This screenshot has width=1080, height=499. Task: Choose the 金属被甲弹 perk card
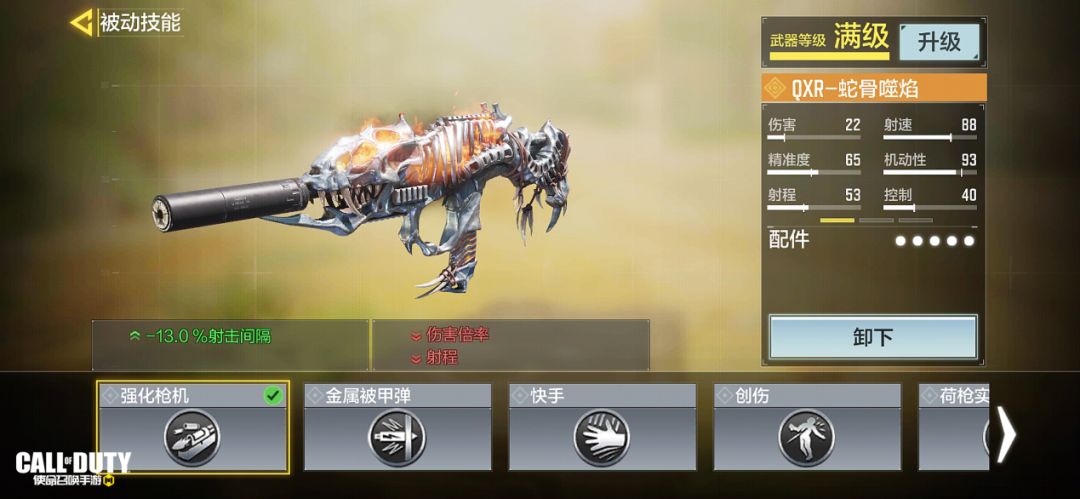(x=397, y=426)
